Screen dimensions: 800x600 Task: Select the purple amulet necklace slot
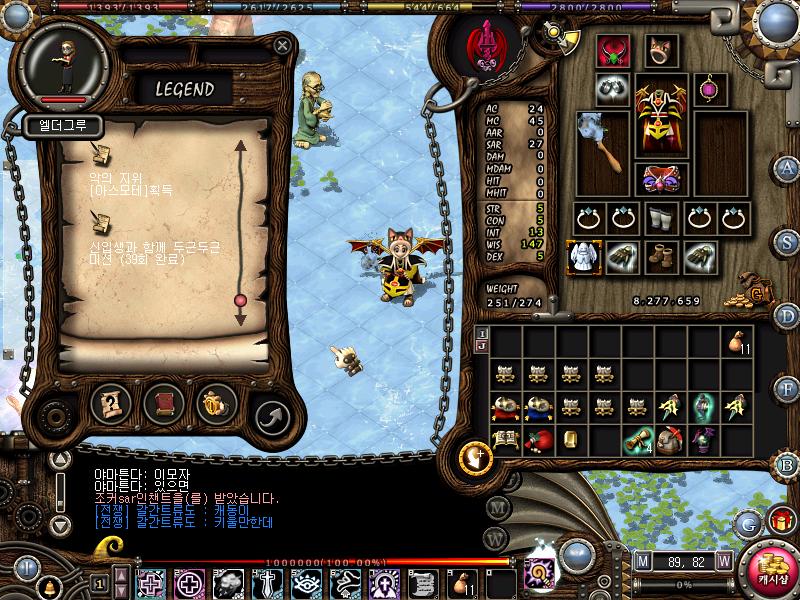(712, 88)
